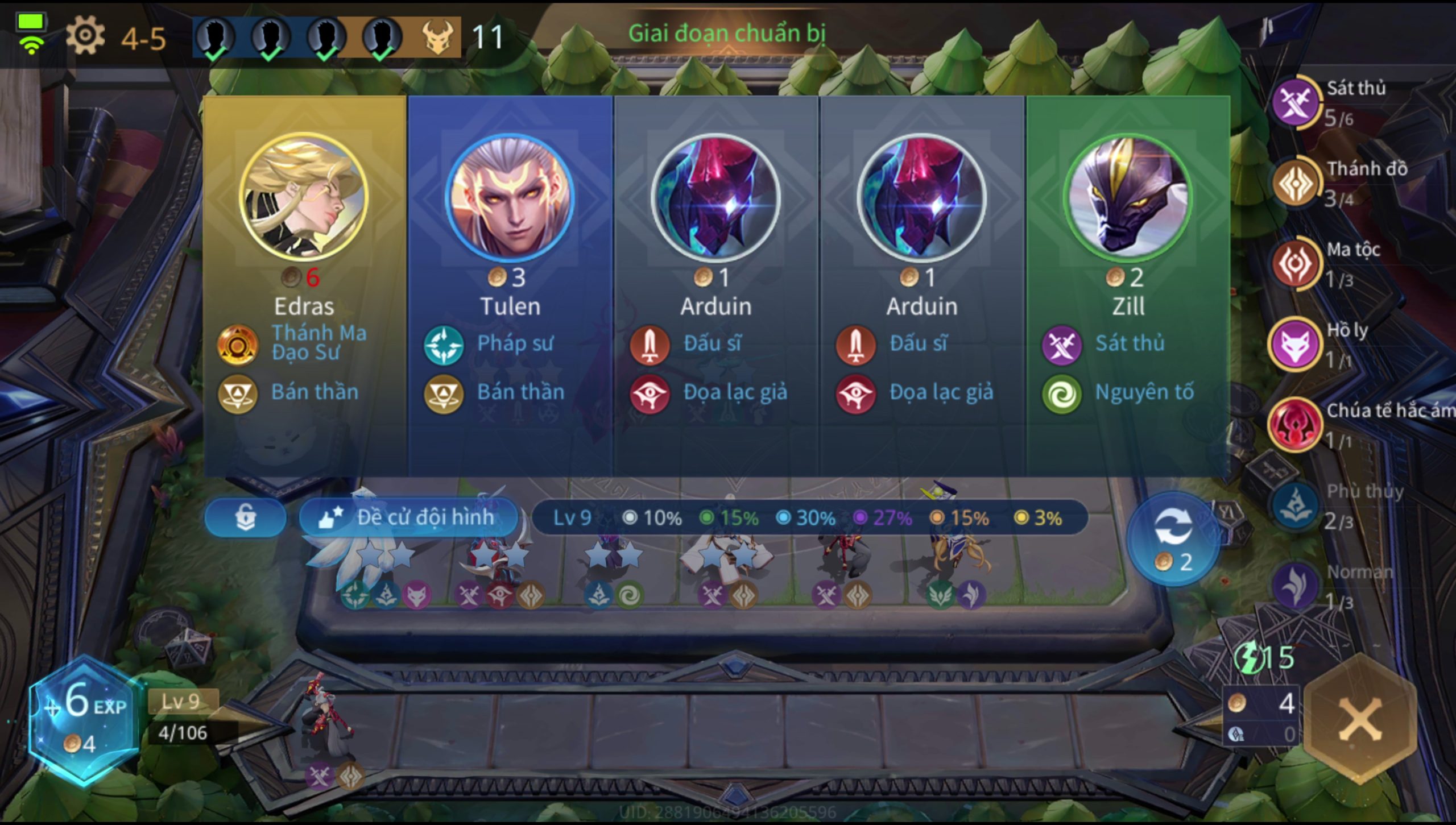Image resolution: width=1456 pixels, height=825 pixels.
Task: Inspect the Ma tộc synergy
Action: (x=1296, y=264)
